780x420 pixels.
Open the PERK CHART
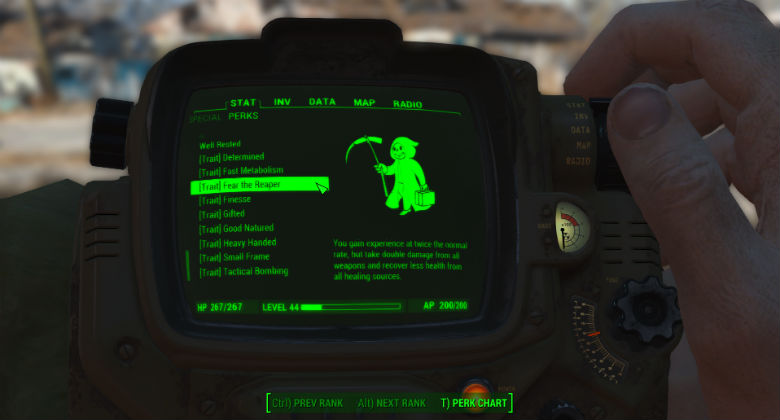pos(474,403)
